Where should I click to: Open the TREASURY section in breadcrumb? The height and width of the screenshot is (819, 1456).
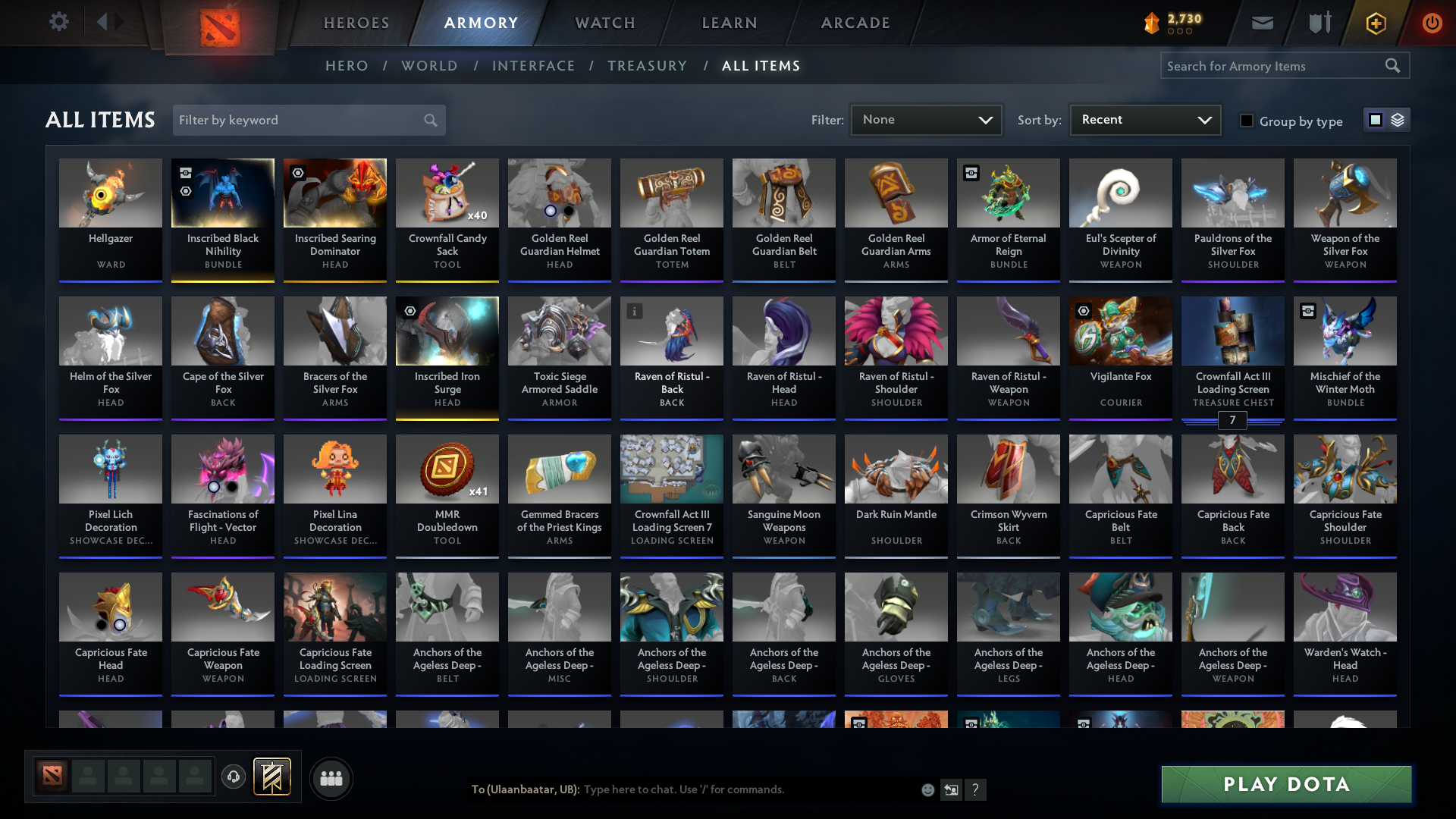pyautogui.click(x=647, y=66)
